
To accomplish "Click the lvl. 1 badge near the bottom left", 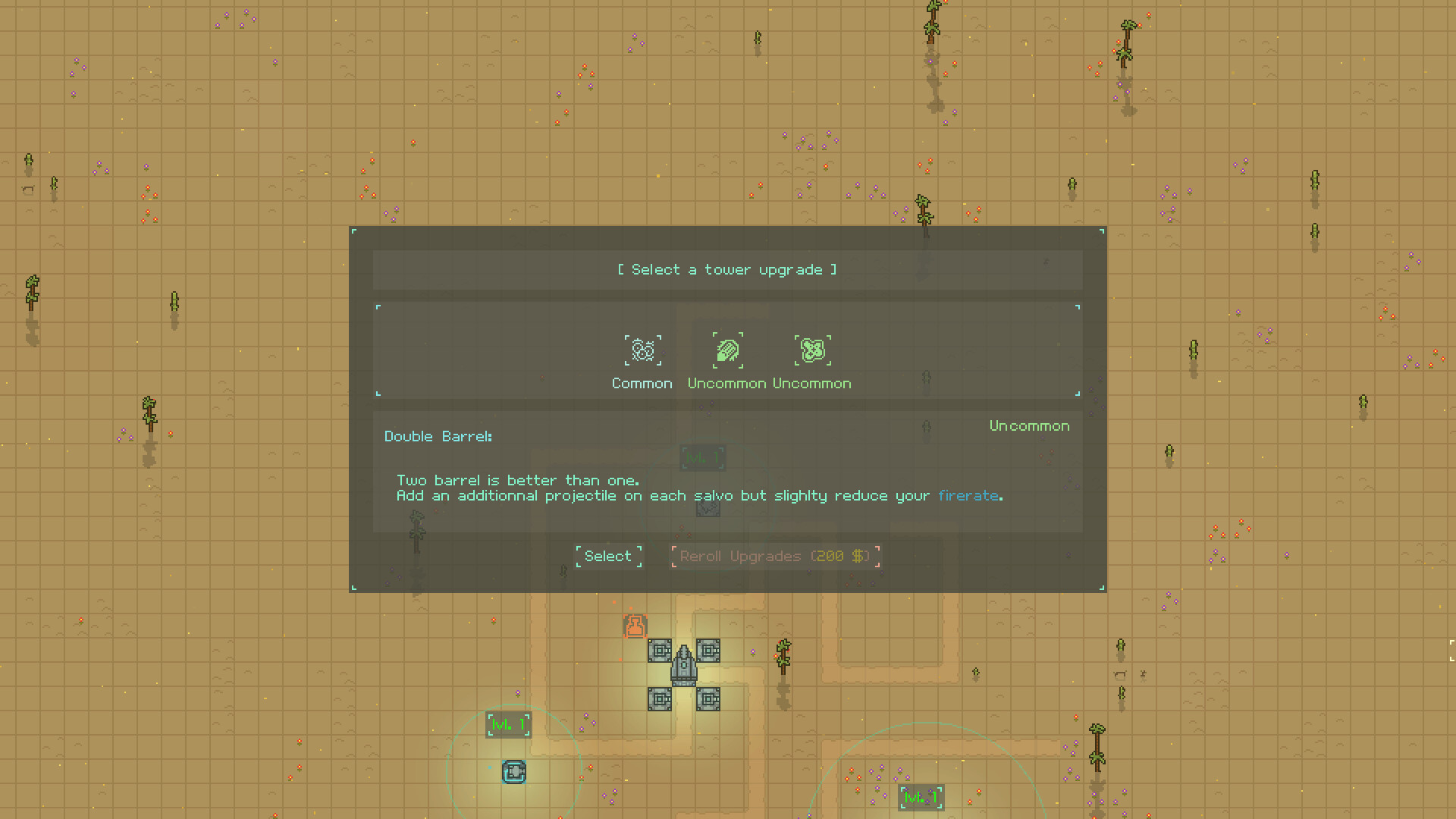I will tap(509, 724).
